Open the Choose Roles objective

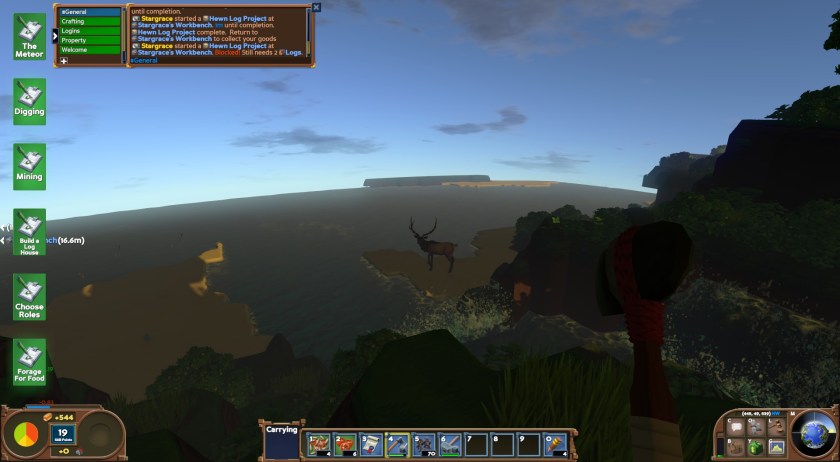tap(29, 299)
